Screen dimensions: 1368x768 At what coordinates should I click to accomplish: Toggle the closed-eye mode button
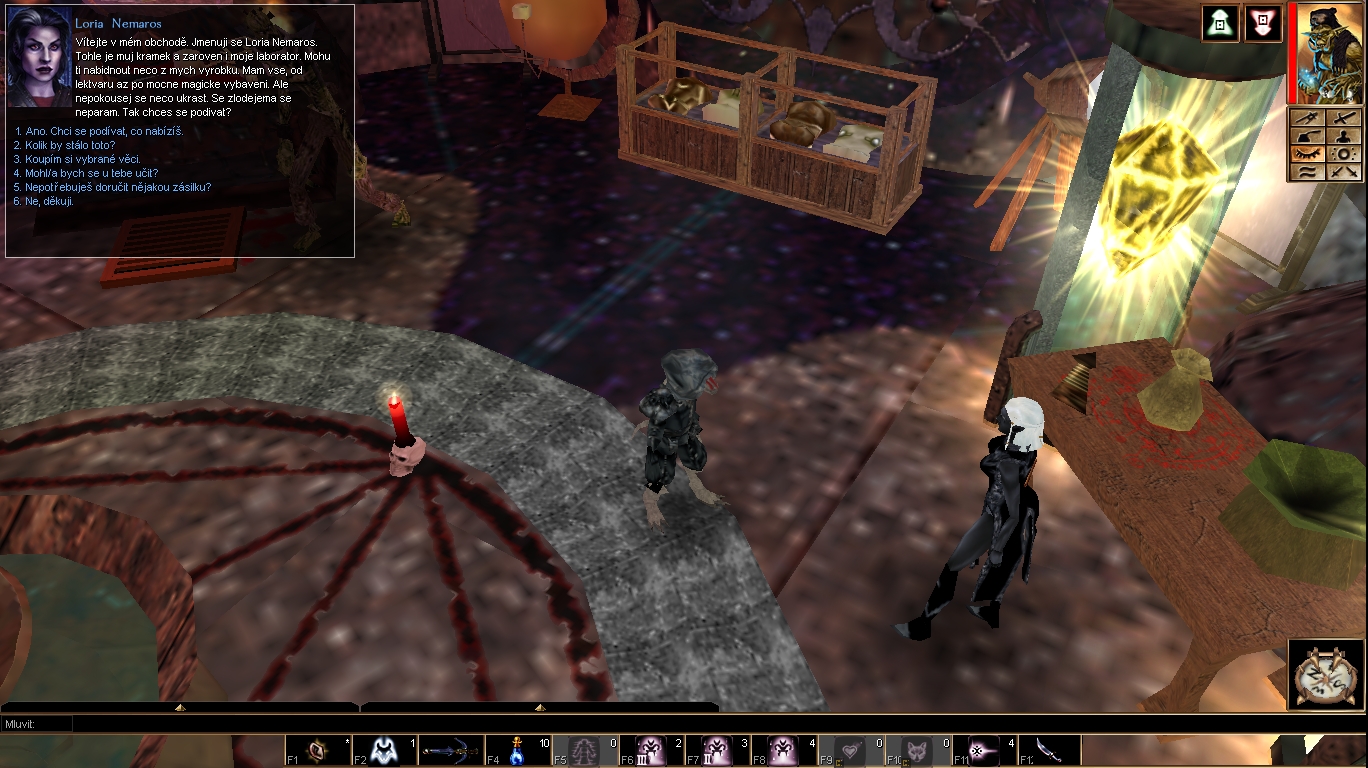point(1306,154)
